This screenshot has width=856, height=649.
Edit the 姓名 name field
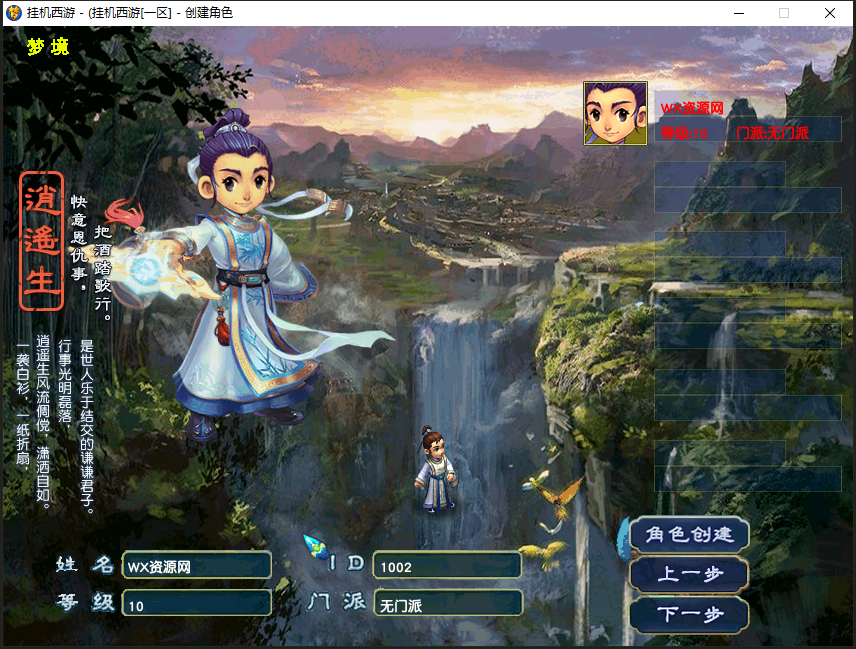point(196,566)
